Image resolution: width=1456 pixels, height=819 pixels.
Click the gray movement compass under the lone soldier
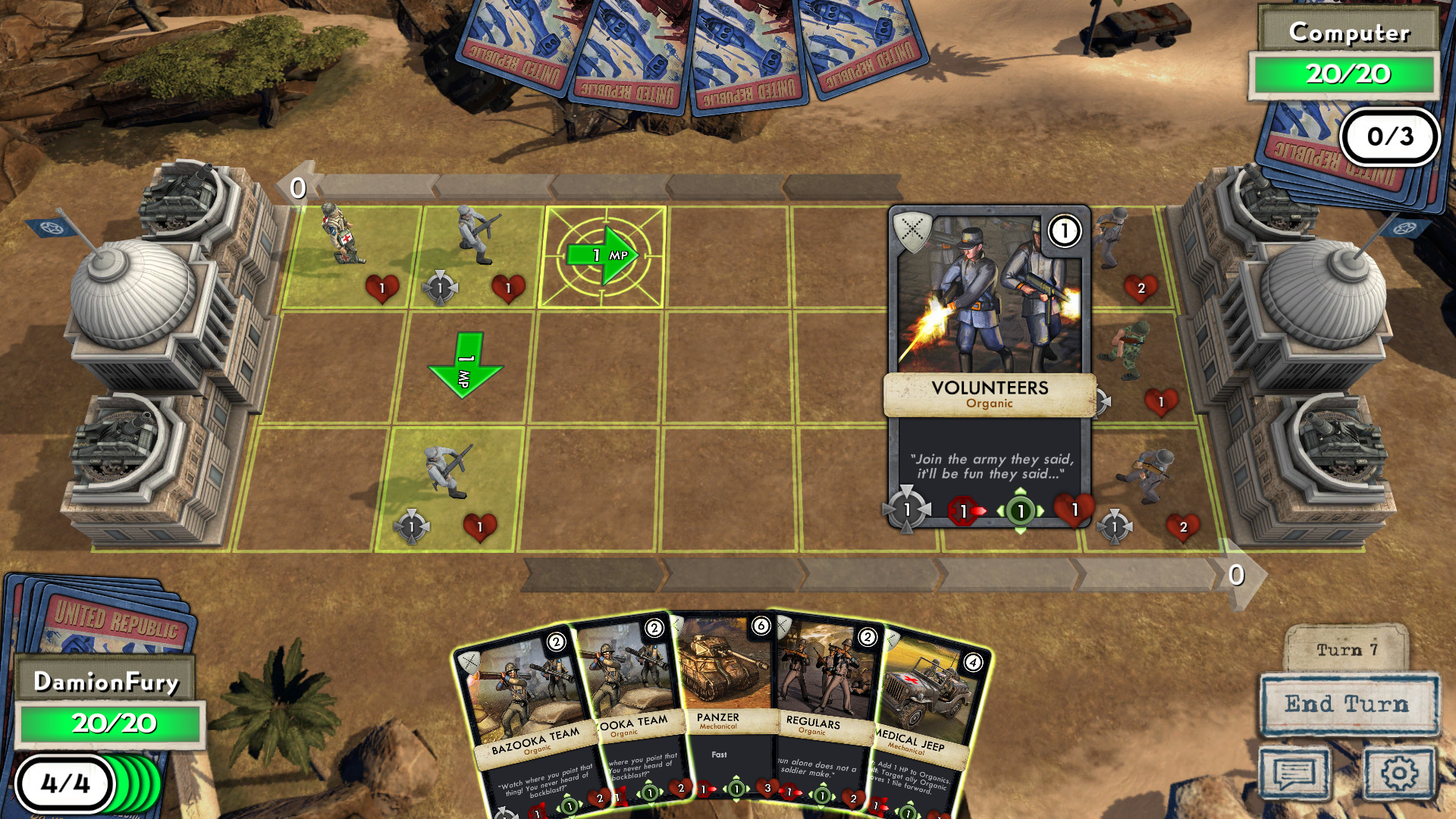click(413, 525)
